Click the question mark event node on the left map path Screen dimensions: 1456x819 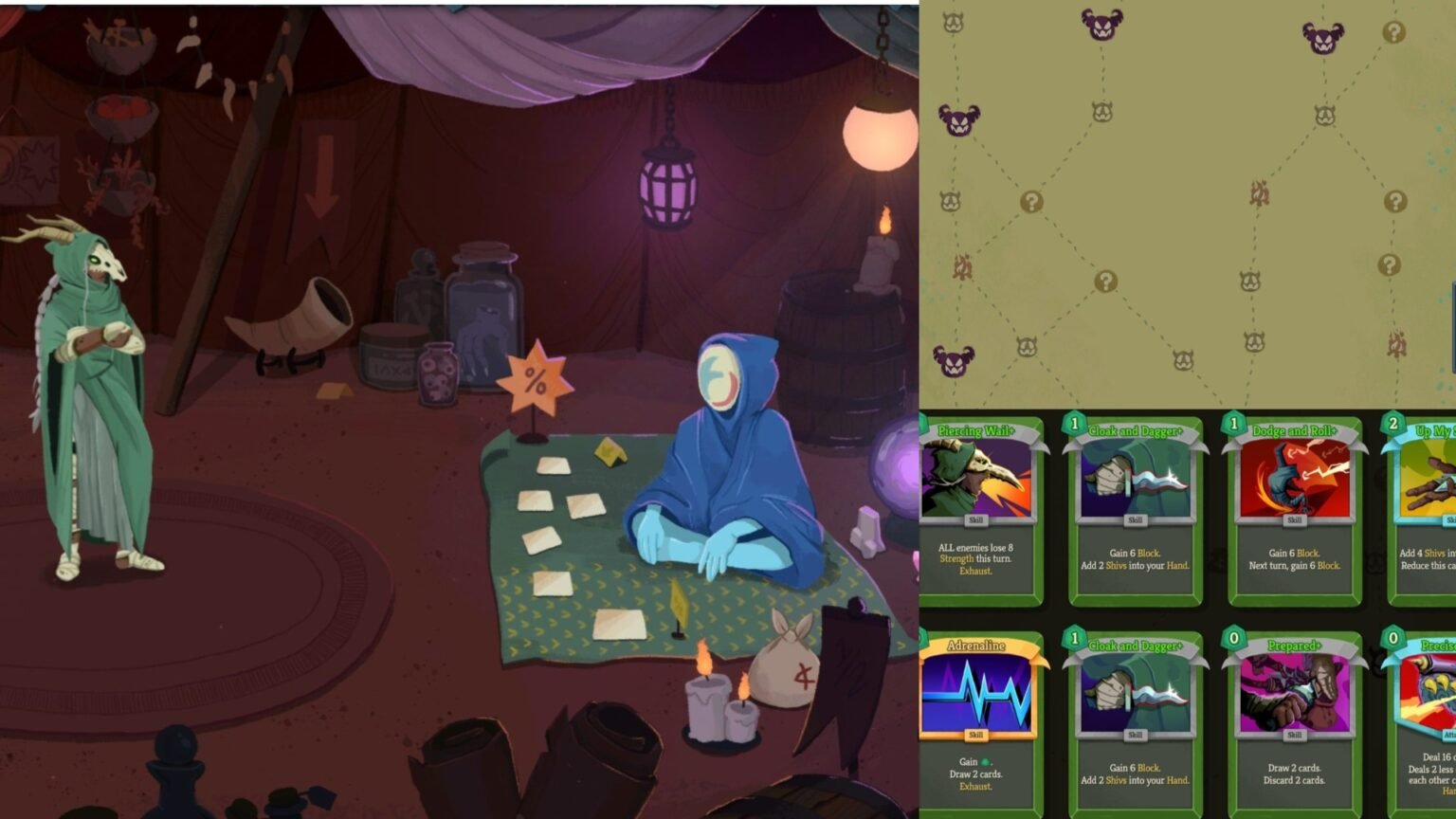(1030, 200)
